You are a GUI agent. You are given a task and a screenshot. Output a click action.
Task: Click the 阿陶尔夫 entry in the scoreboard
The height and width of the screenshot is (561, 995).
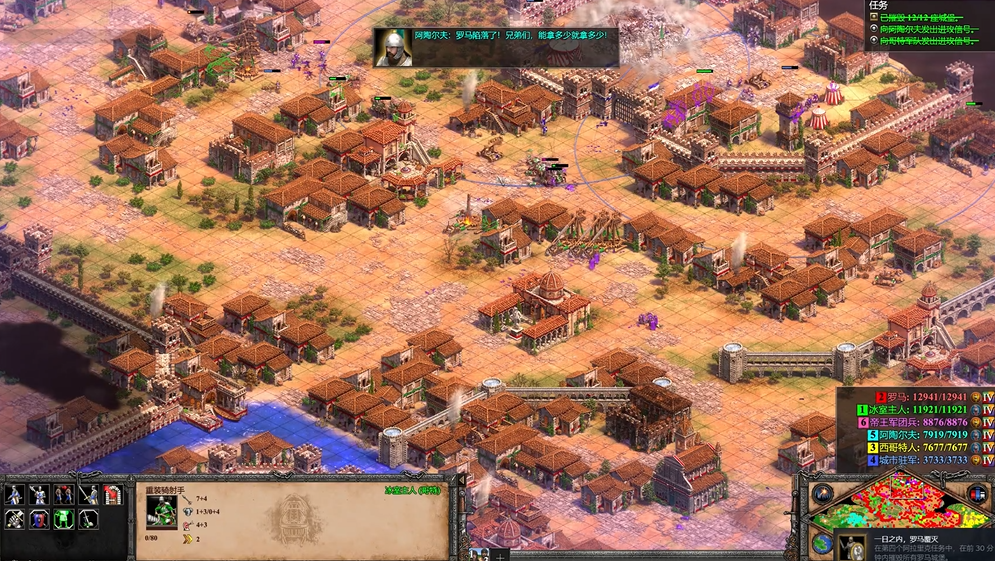point(915,435)
